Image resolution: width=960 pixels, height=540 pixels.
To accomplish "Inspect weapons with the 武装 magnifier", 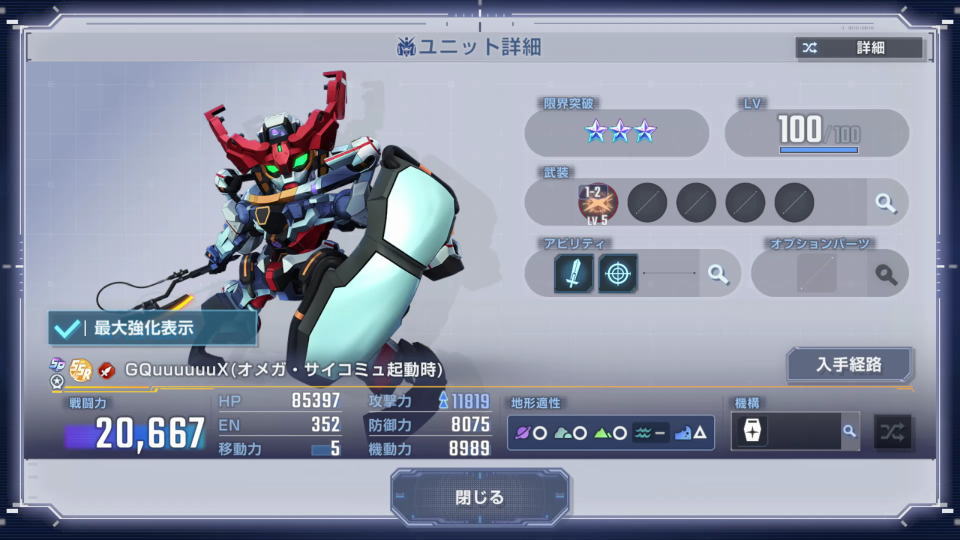I will click(885, 203).
